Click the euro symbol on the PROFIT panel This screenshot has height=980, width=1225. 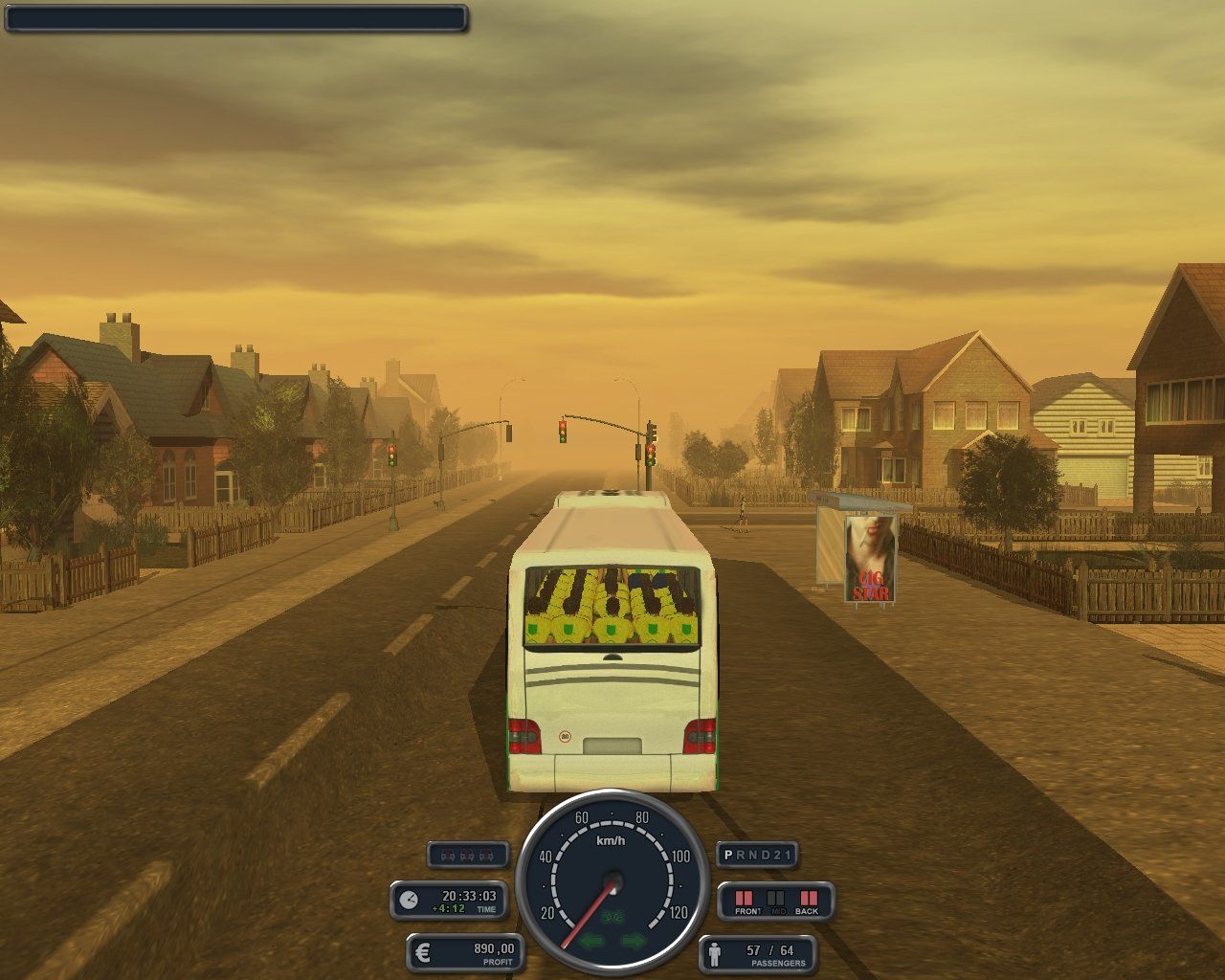(422, 950)
